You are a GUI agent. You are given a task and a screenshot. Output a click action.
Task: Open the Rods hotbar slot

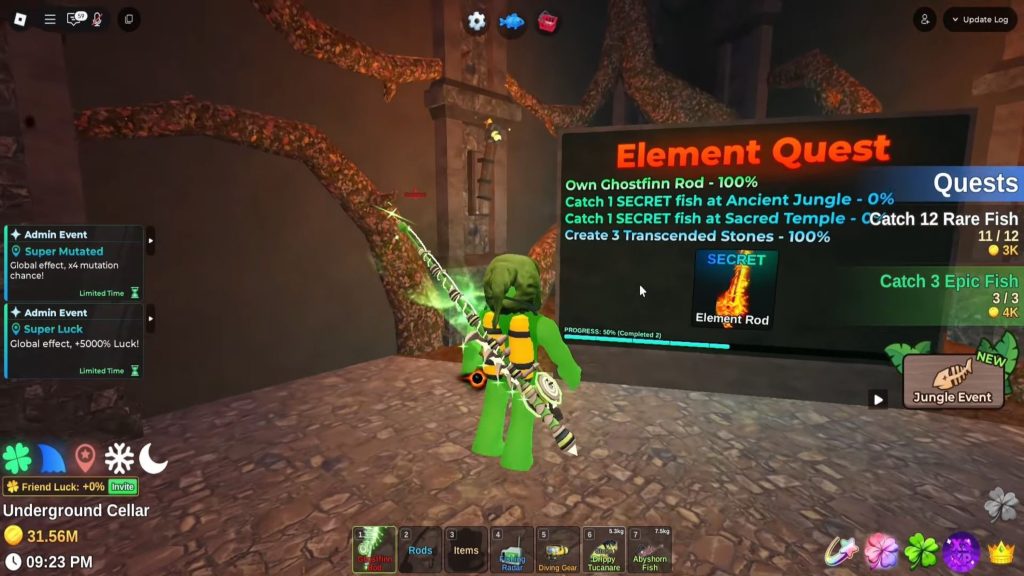(420, 549)
